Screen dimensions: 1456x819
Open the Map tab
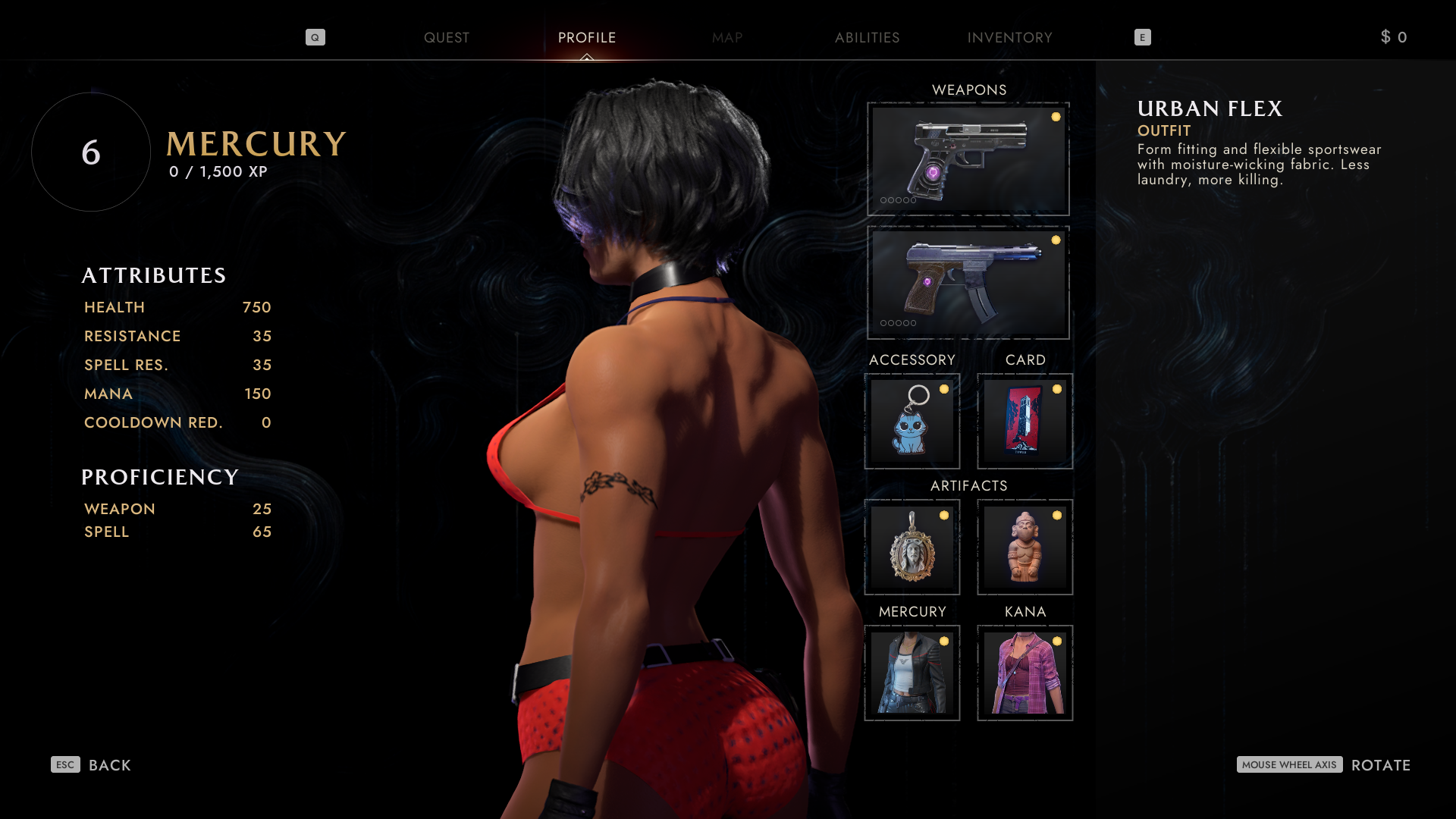726,38
